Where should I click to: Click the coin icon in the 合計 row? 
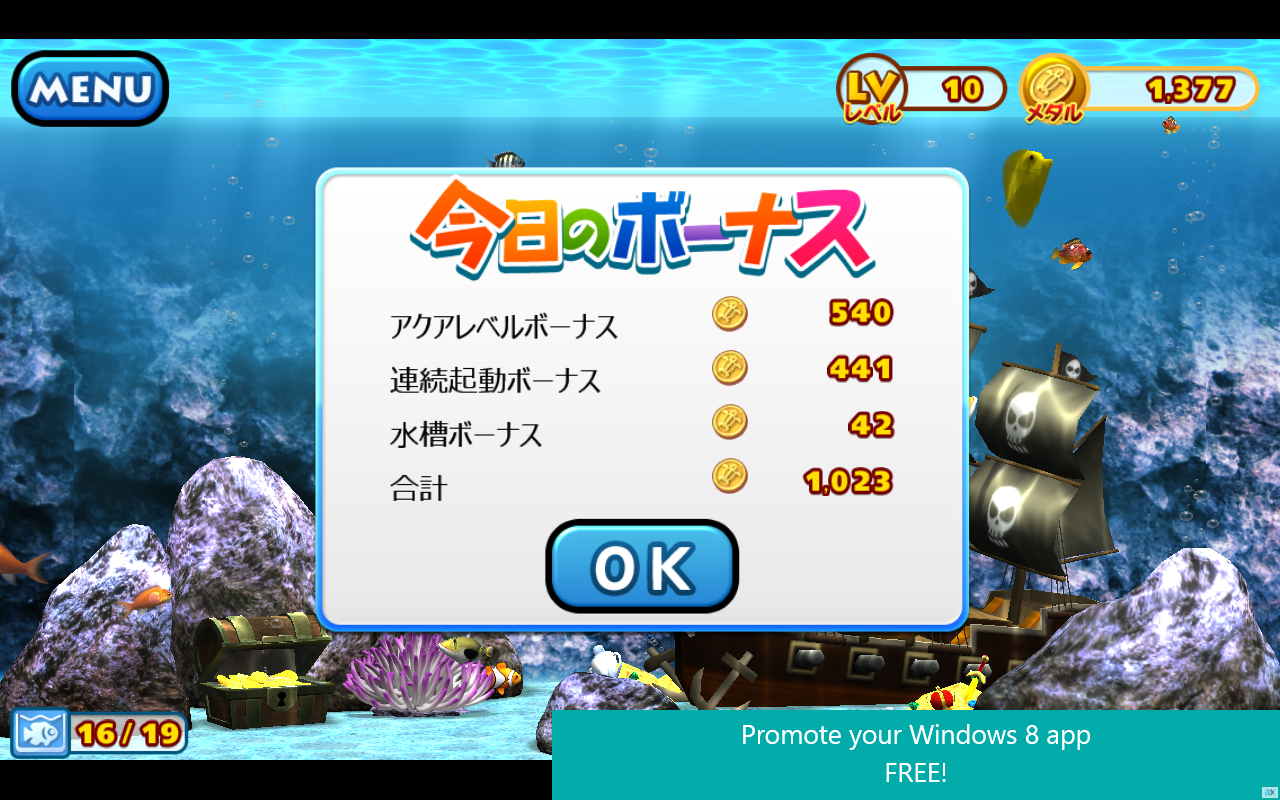(x=729, y=477)
